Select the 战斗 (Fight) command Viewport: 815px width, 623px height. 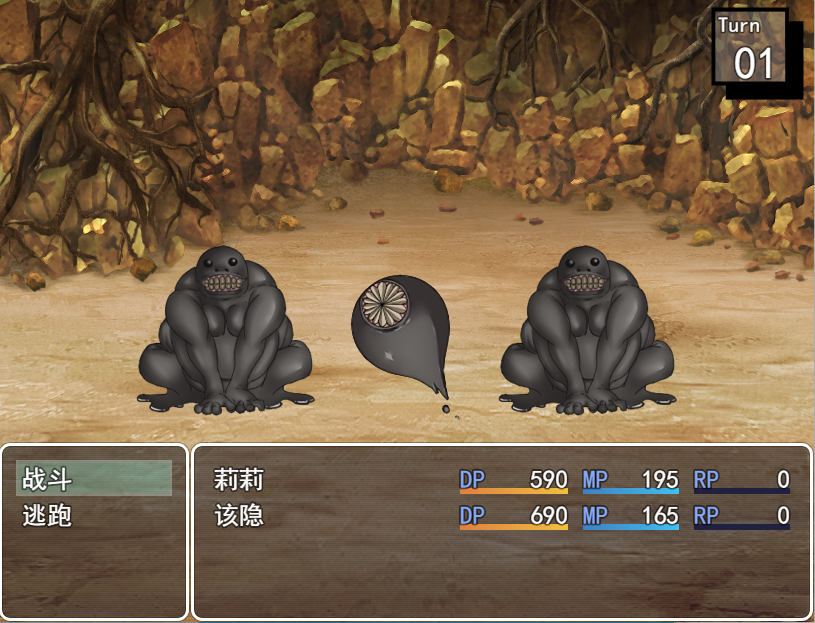pos(94,479)
